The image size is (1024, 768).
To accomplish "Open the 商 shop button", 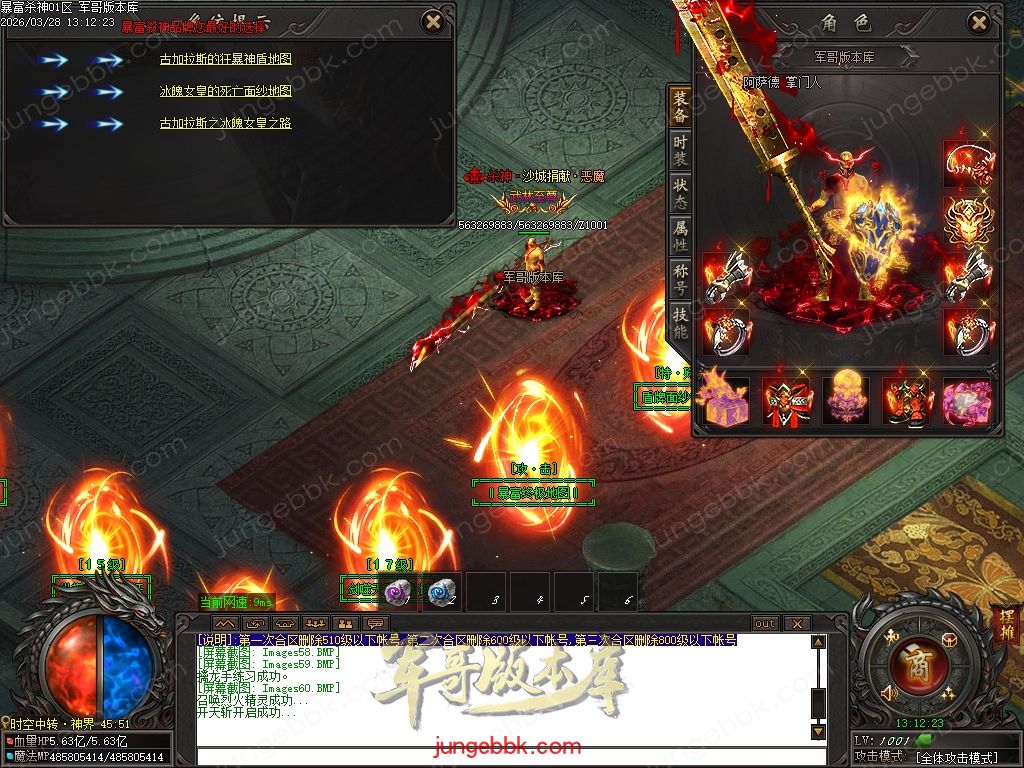I will (911, 665).
